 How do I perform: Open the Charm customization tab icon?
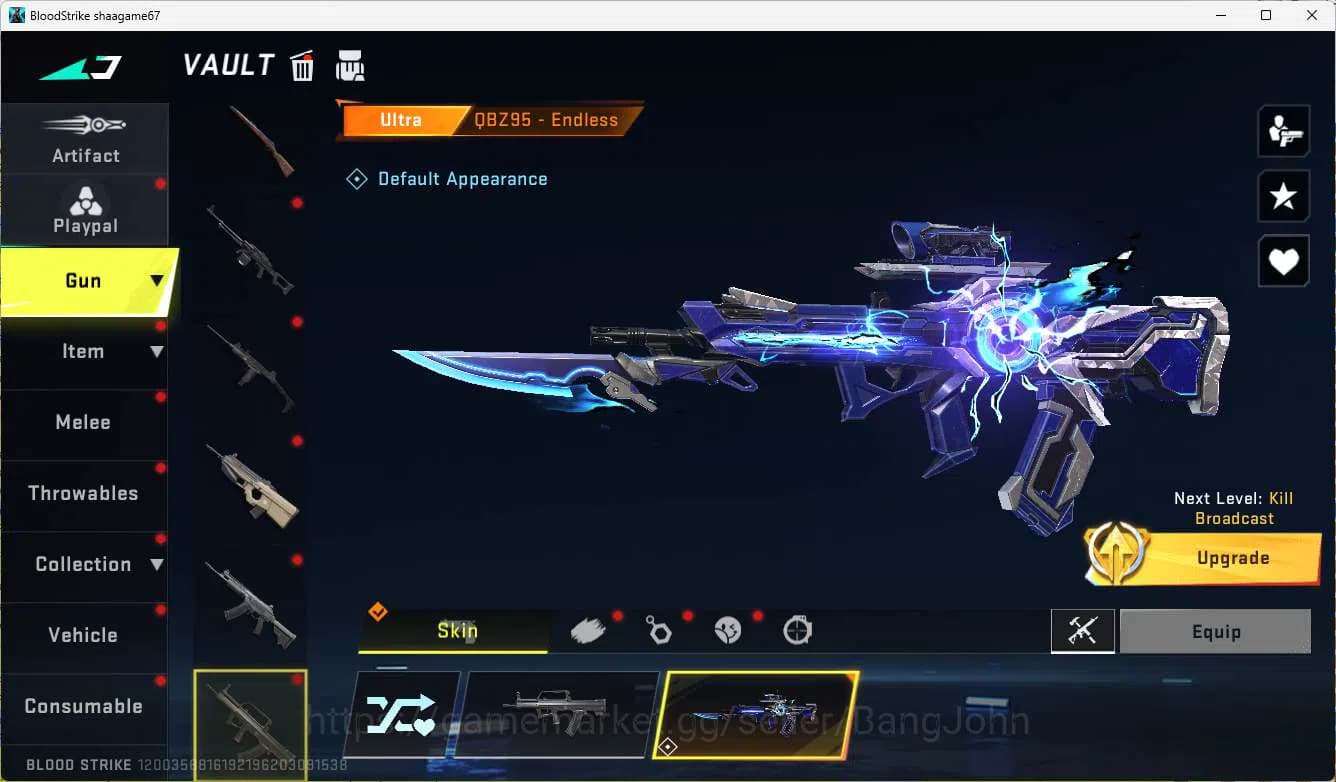pos(659,631)
